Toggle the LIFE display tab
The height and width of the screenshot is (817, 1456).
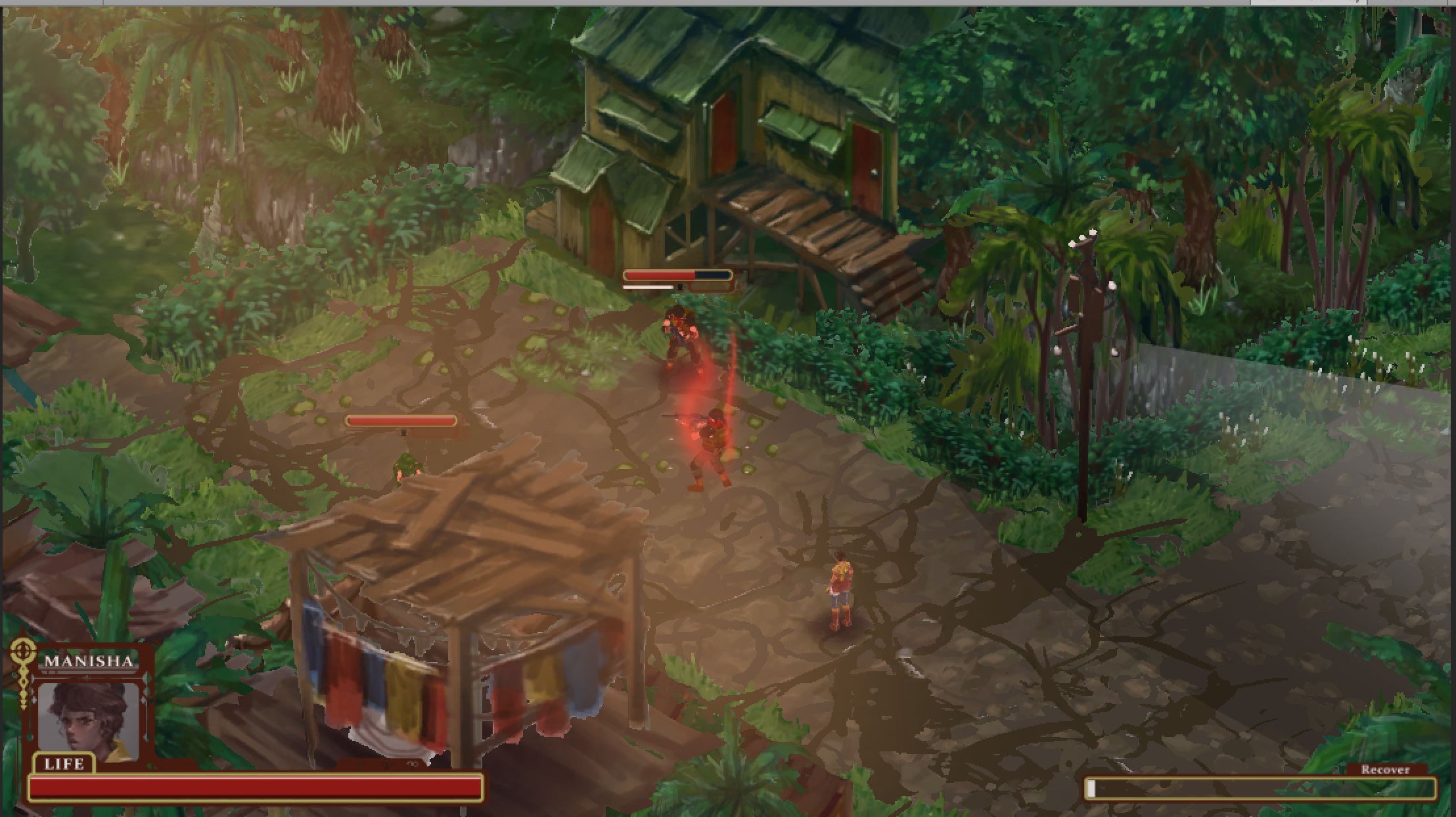click(x=64, y=764)
